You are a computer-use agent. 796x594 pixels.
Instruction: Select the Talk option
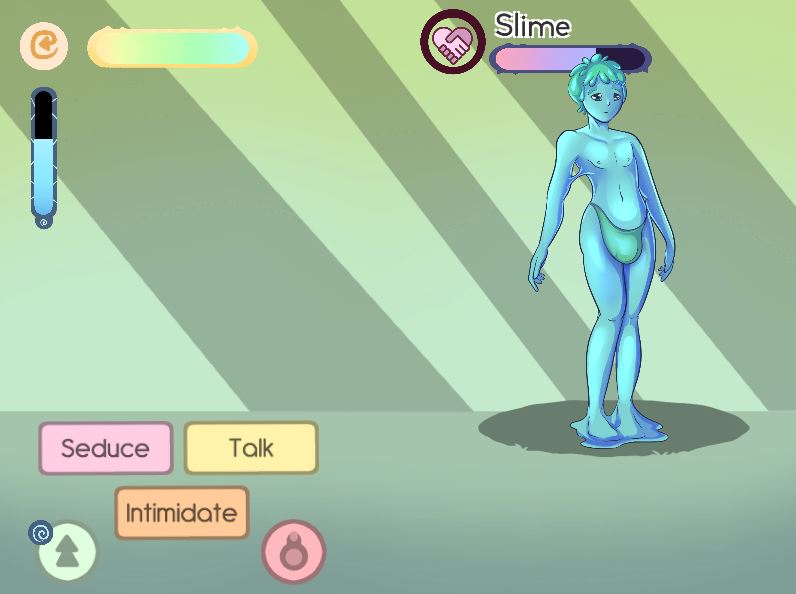(x=251, y=448)
